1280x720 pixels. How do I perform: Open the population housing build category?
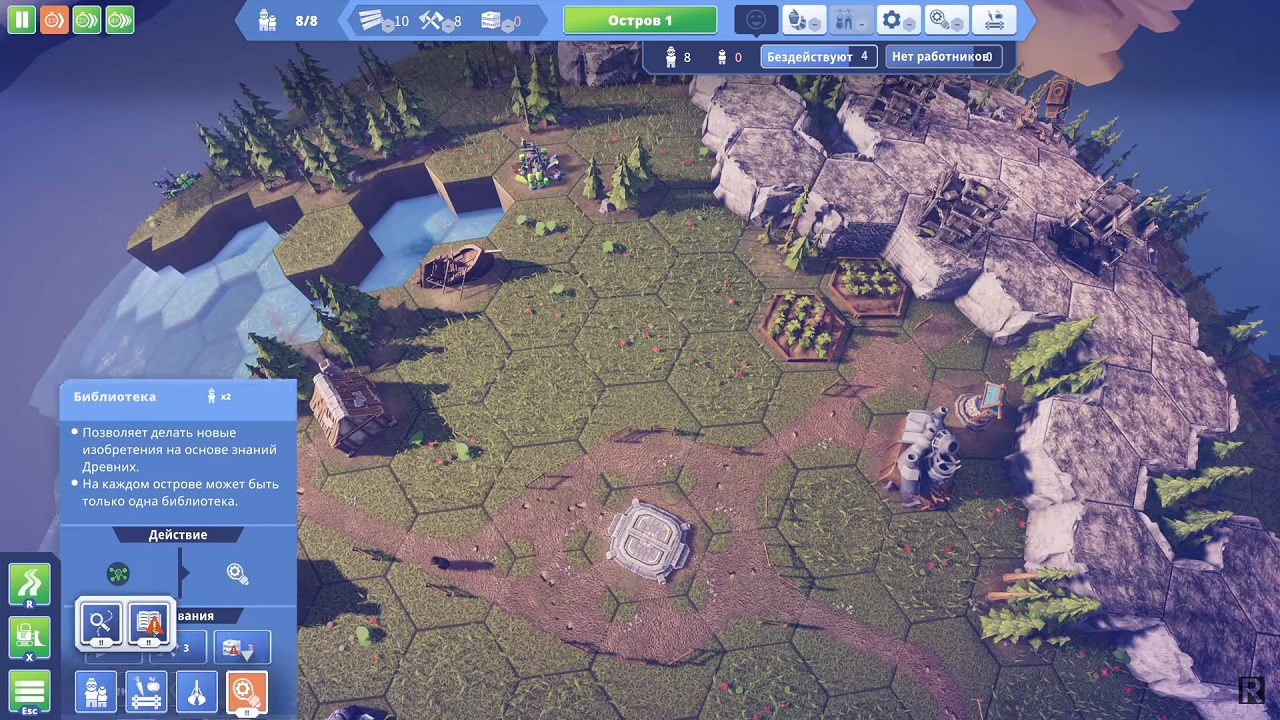click(x=96, y=692)
